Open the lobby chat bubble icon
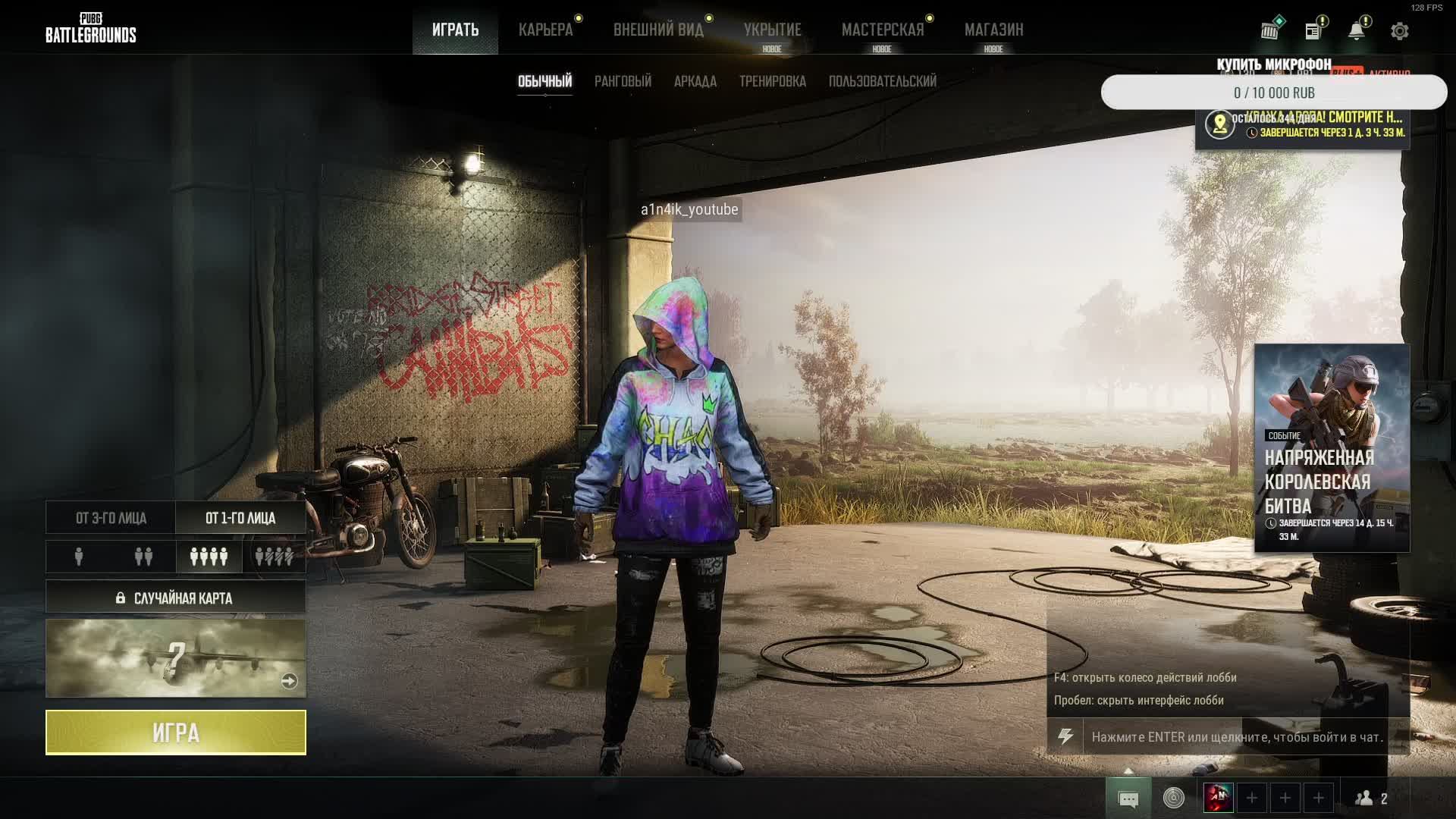Image resolution: width=1456 pixels, height=819 pixels. pos(1129,797)
